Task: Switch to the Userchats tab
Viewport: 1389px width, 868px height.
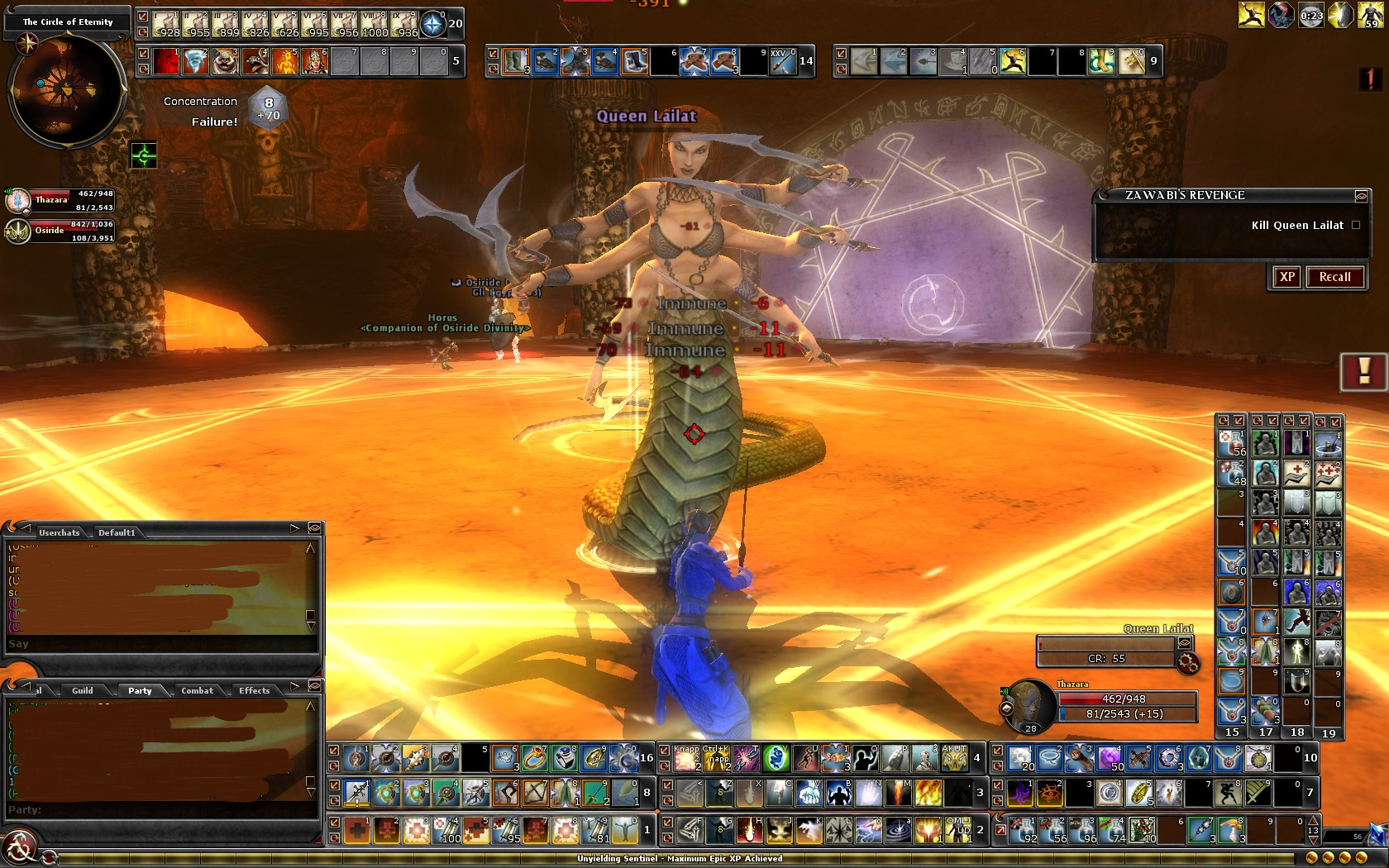Action: pyautogui.click(x=59, y=532)
